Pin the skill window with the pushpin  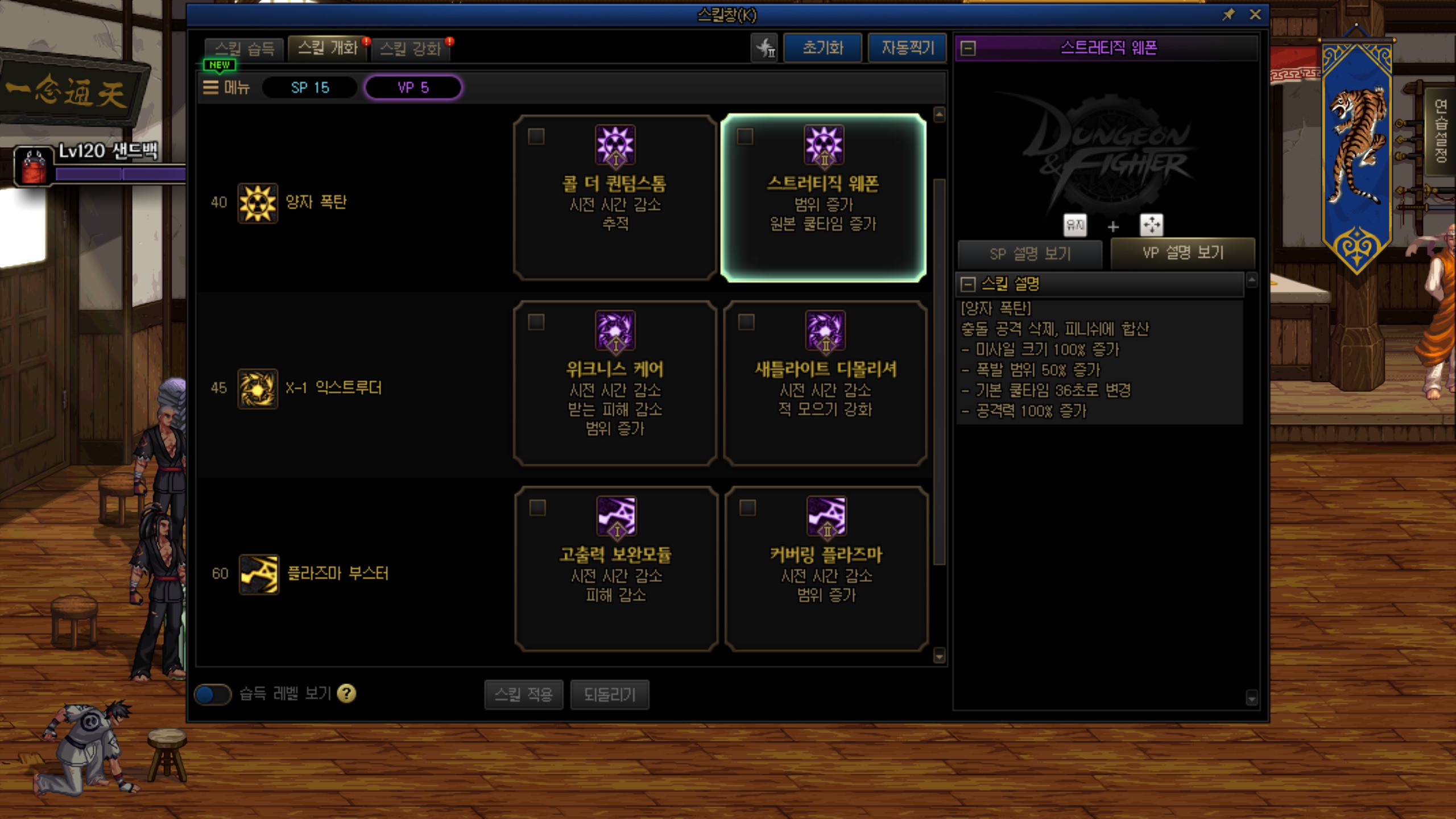coord(1228,15)
